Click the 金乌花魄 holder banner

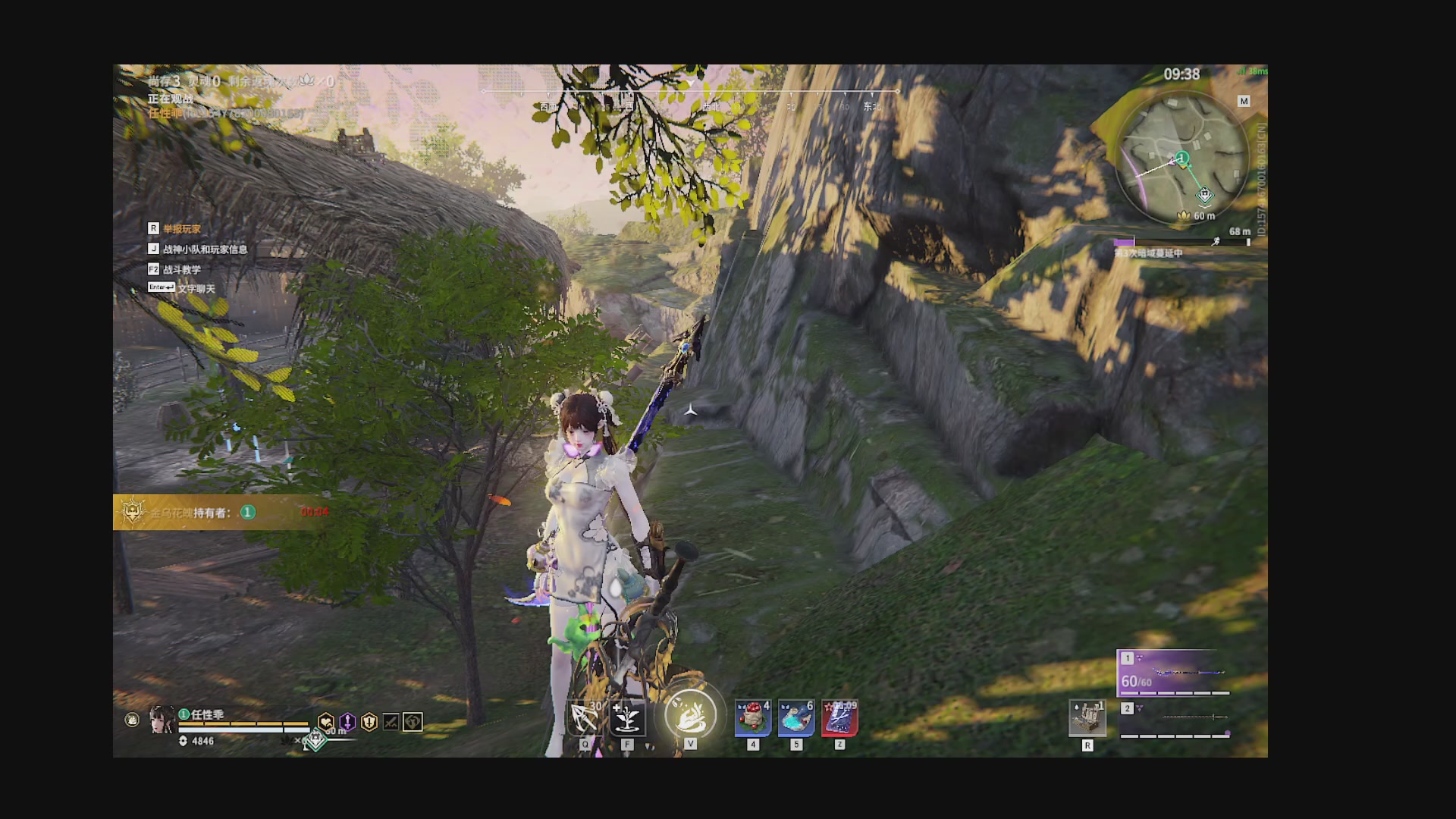click(220, 513)
